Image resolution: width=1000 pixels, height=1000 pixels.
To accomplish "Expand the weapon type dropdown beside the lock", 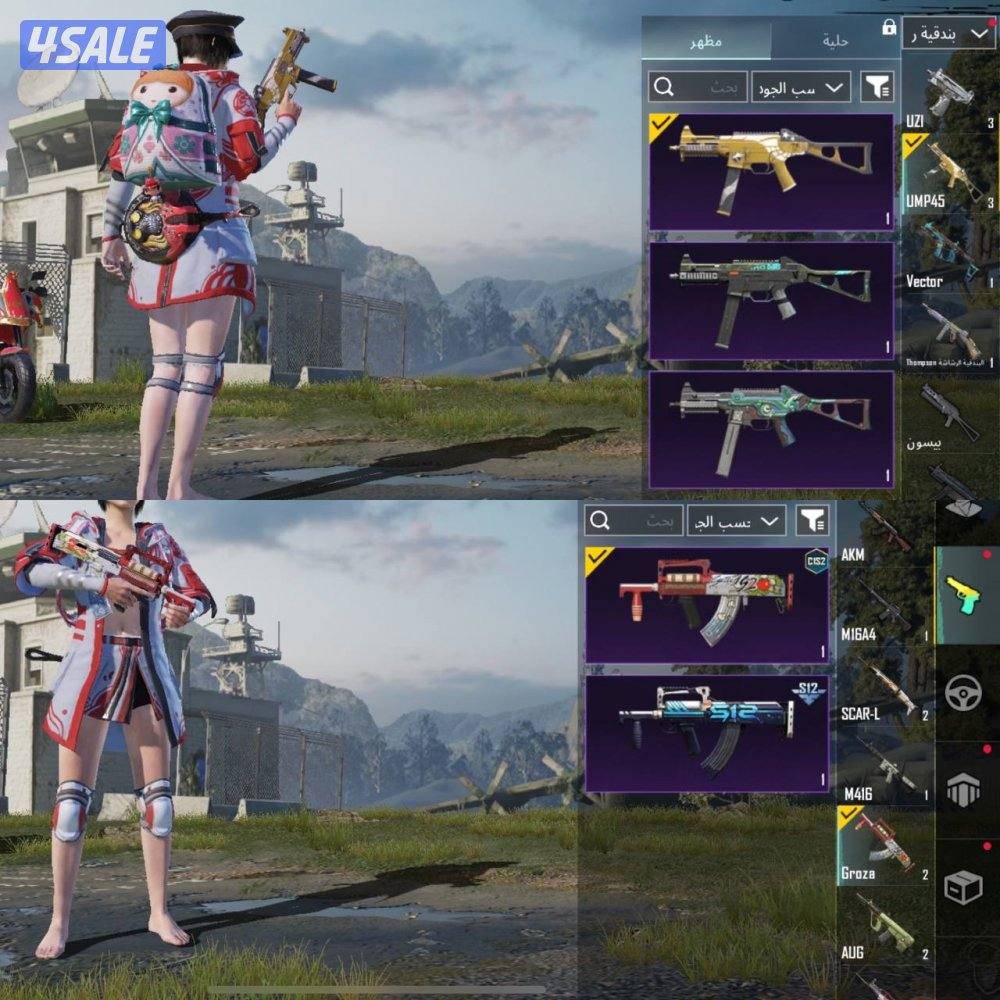I will pos(948,35).
